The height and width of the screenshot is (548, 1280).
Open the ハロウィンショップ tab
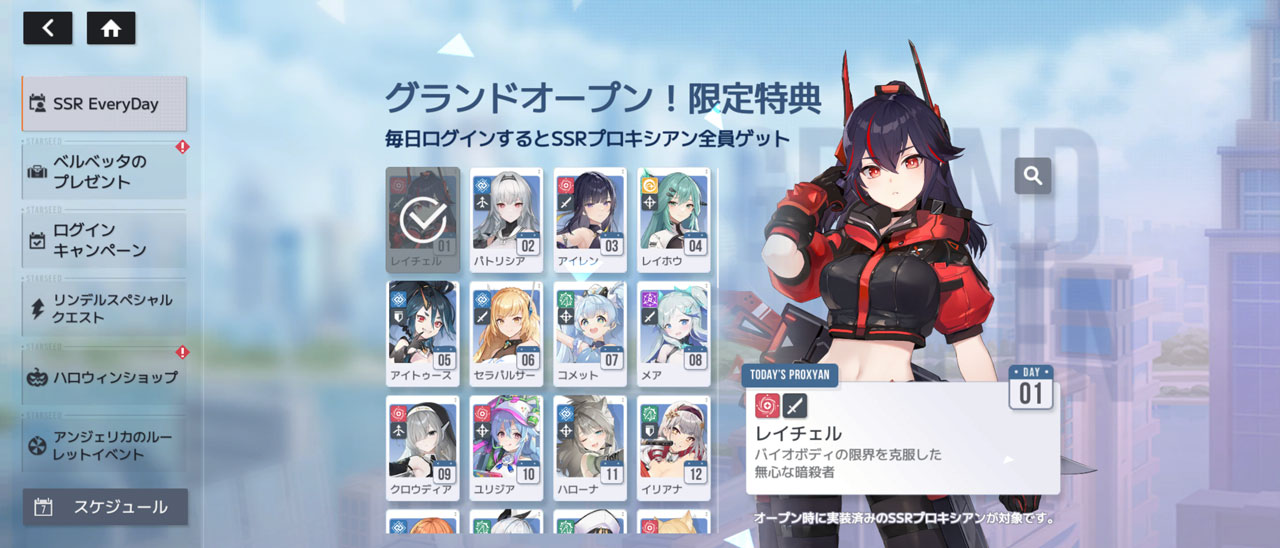104,377
